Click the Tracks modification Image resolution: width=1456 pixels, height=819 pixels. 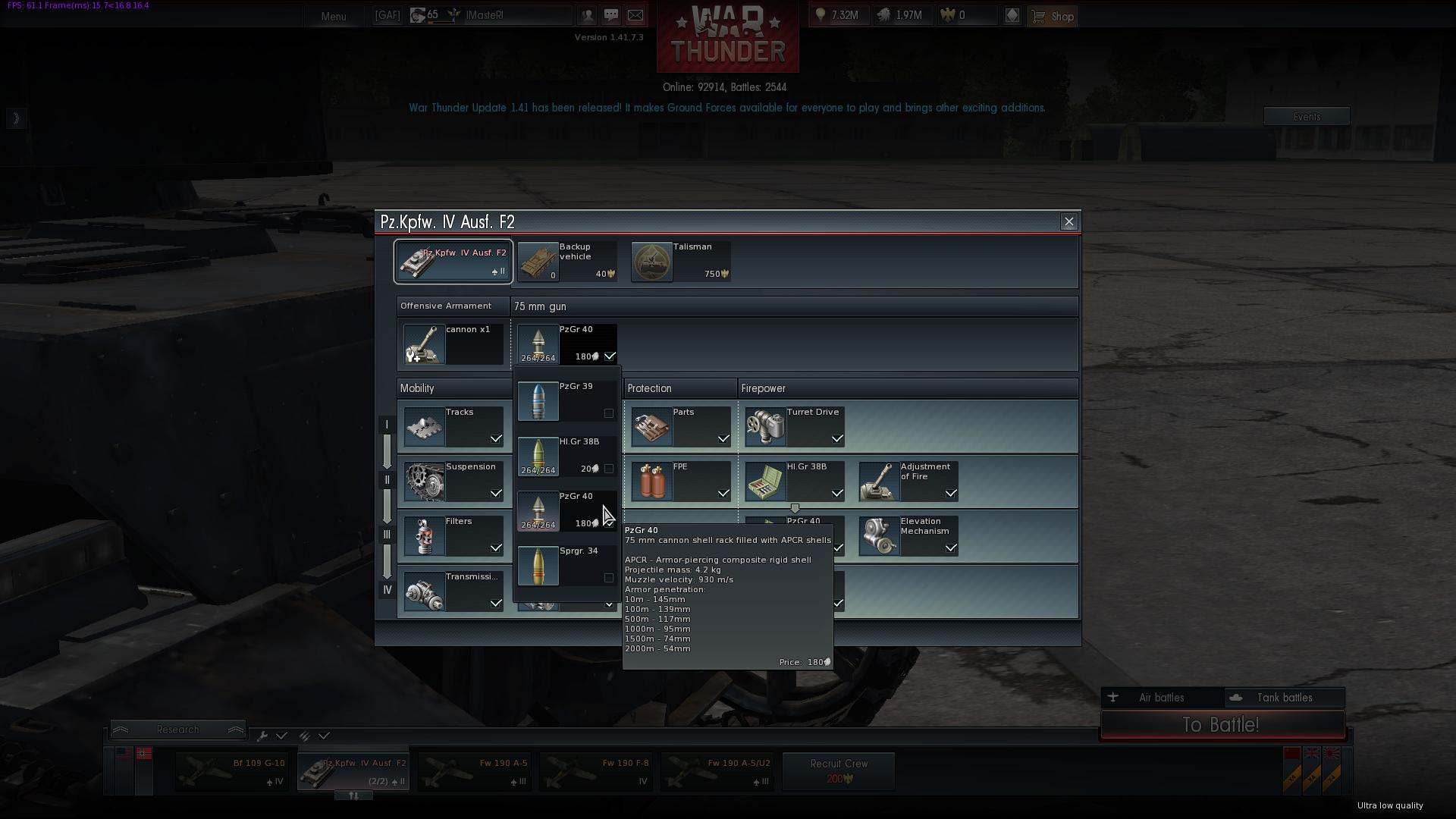[x=453, y=426]
